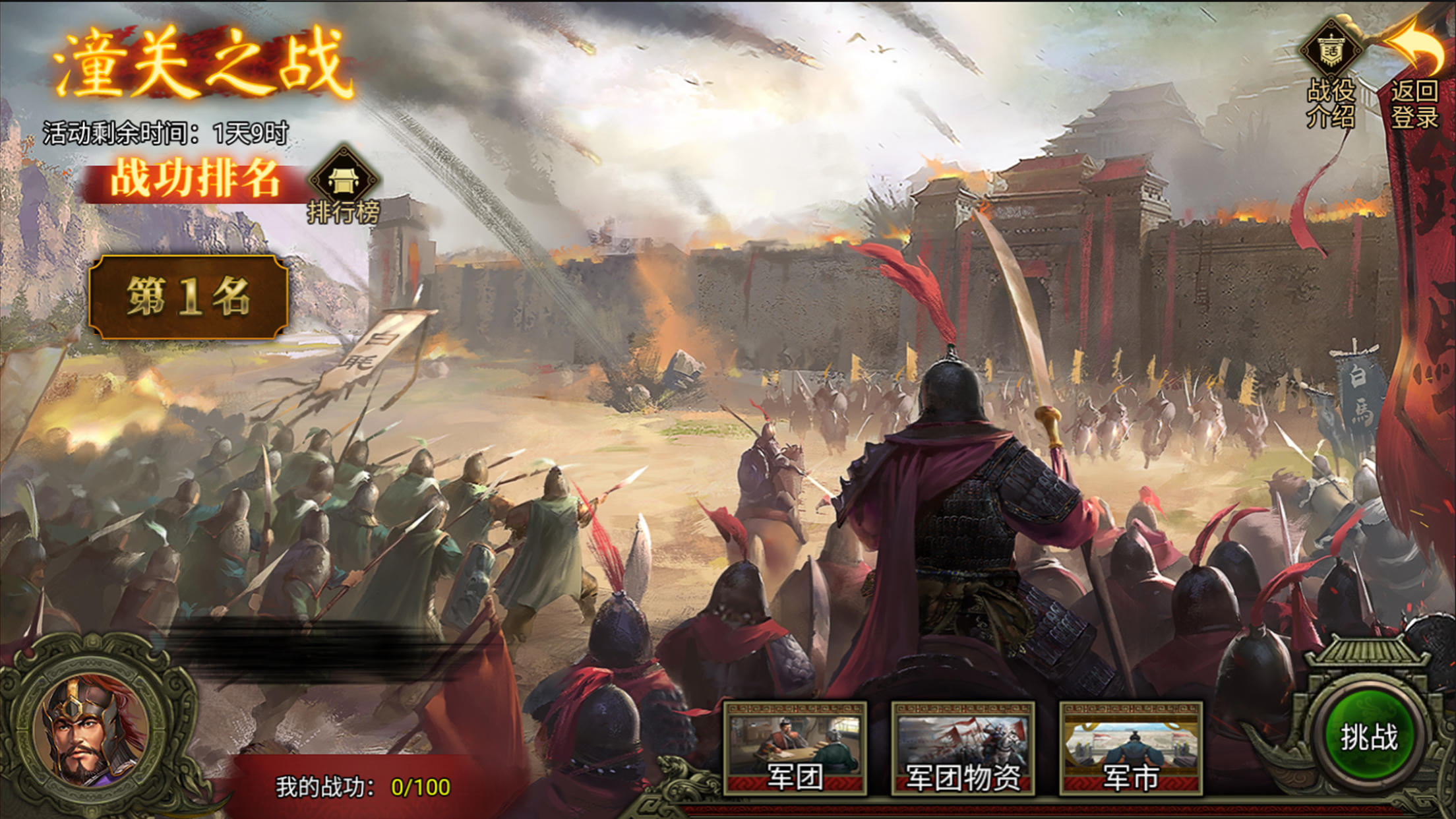1456x819 pixels.
Task: Select the general's portrait avatar
Action: click(92, 729)
